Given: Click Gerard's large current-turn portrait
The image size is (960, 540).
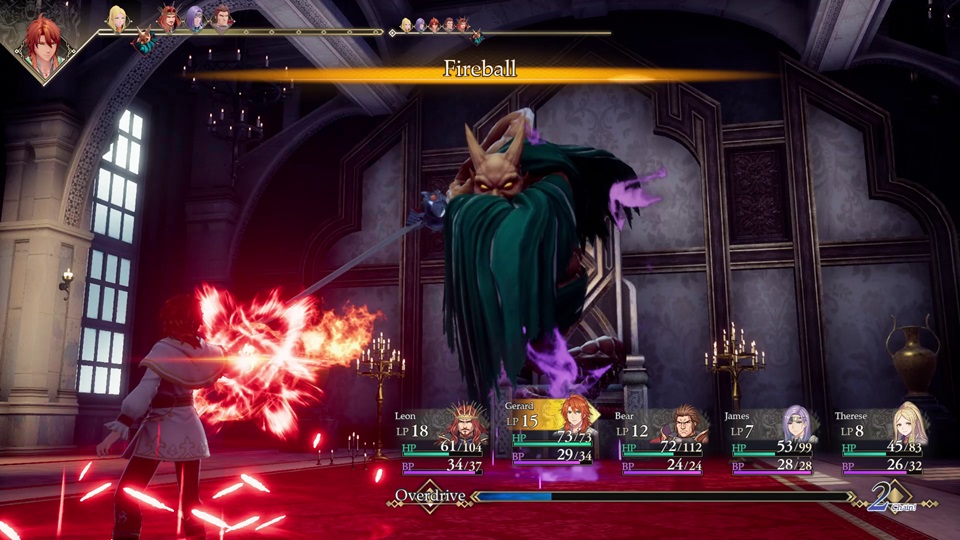Looking at the screenshot, I should (x=44, y=46).
